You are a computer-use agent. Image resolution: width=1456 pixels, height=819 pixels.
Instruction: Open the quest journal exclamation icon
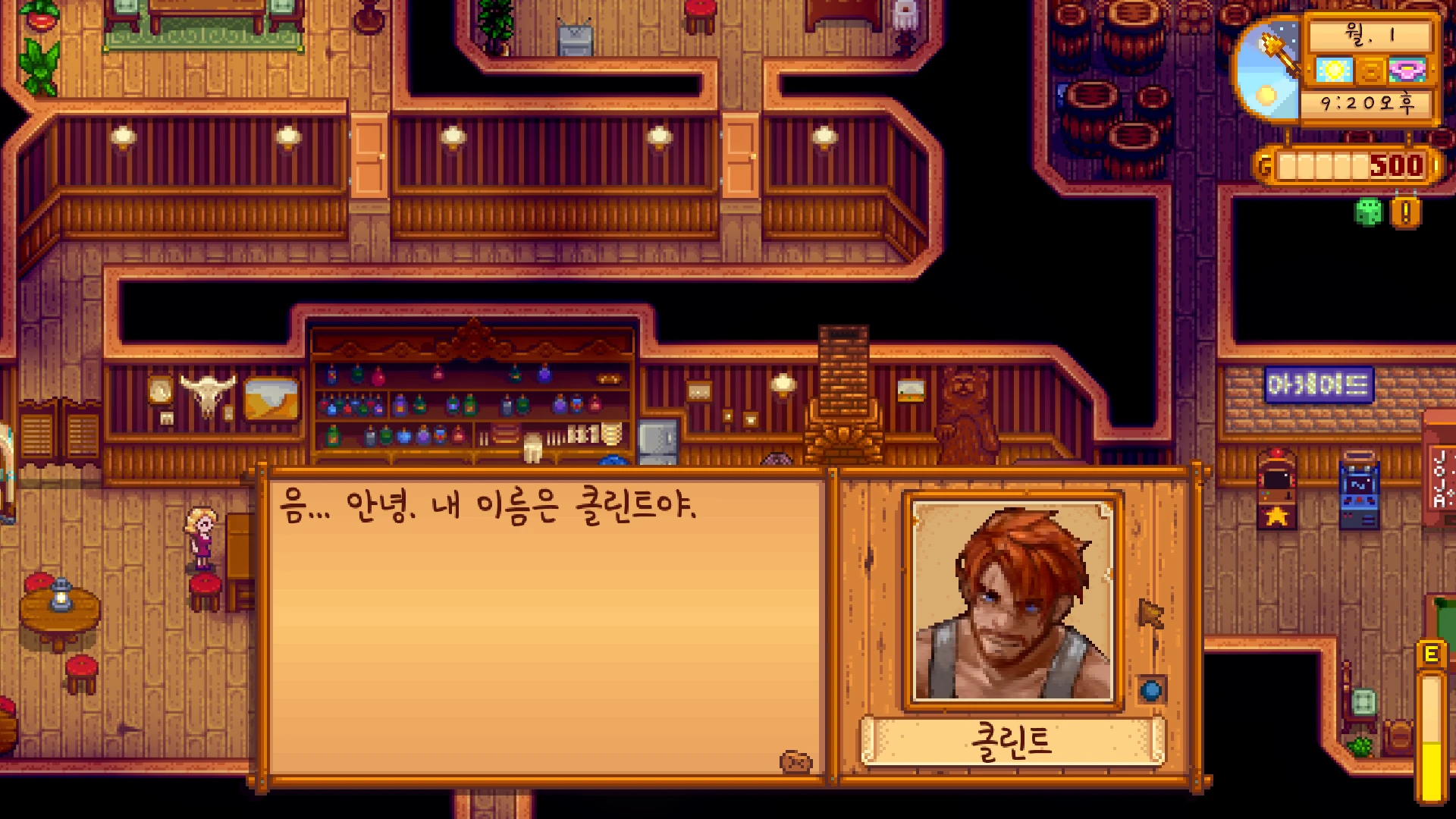coord(1405,213)
